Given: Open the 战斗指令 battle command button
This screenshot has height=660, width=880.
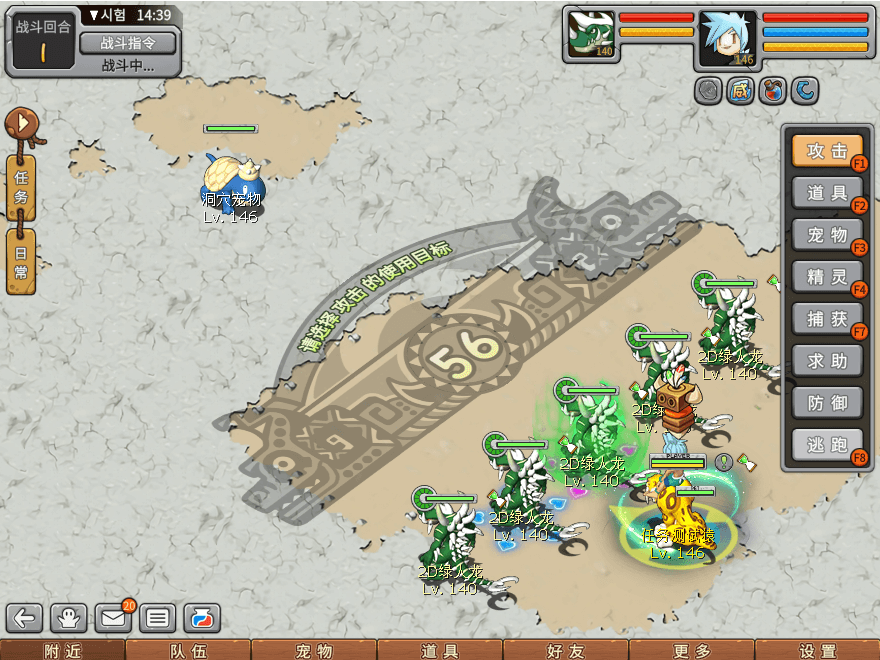Looking at the screenshot, I should tap(127, 43).
